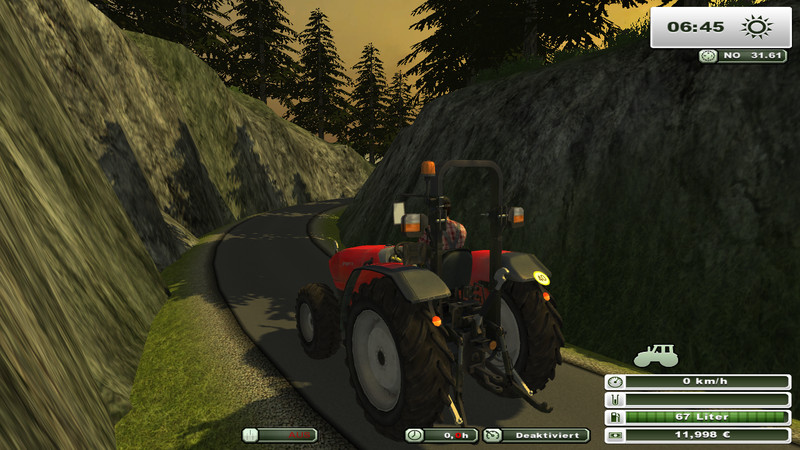This screenshot has height=450, width=800.
Task: Click the white tractor vehicle icon
Action: pos(655,355)
